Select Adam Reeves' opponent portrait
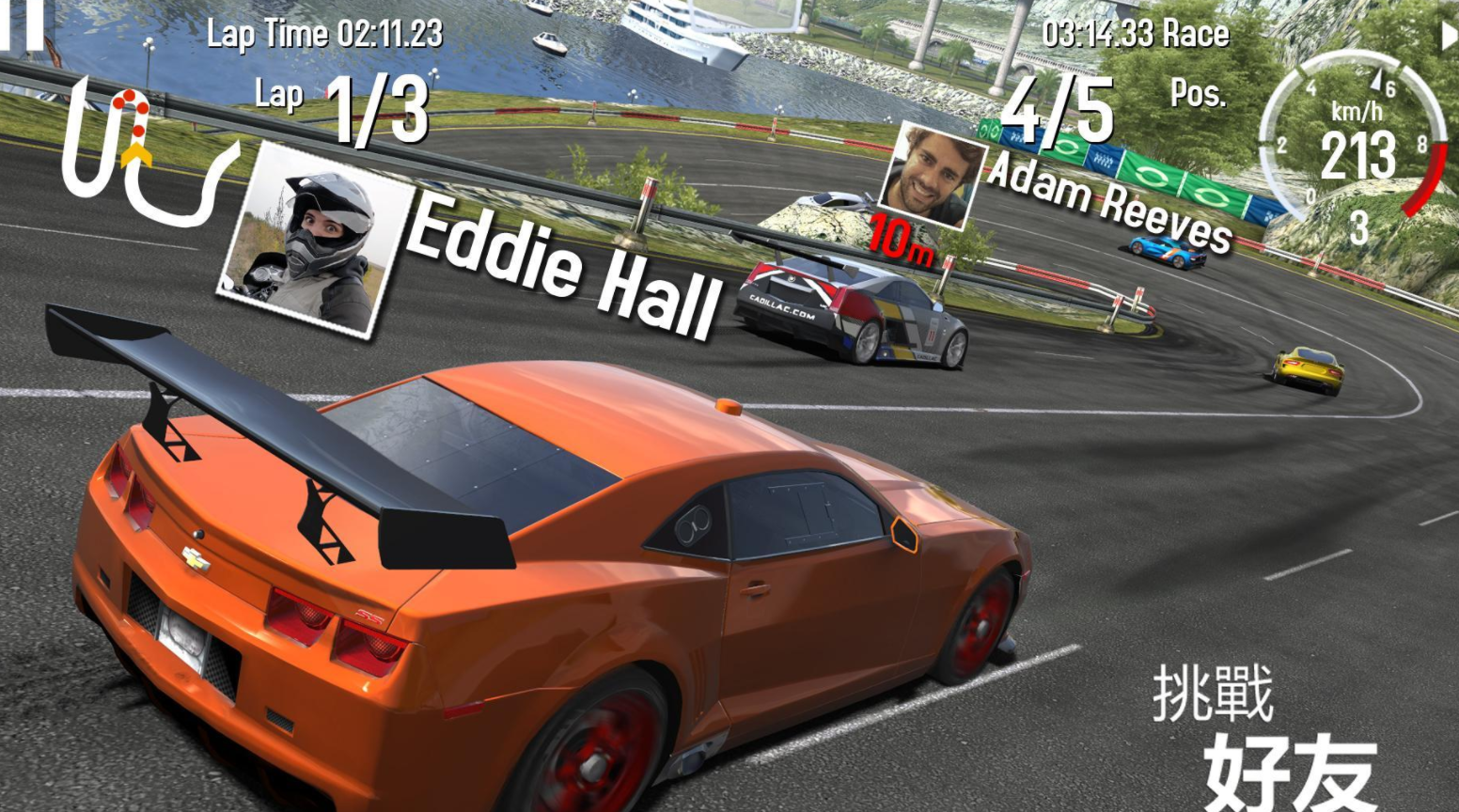The height and width of the screenshot is (812, 1459). coord(930,176)
